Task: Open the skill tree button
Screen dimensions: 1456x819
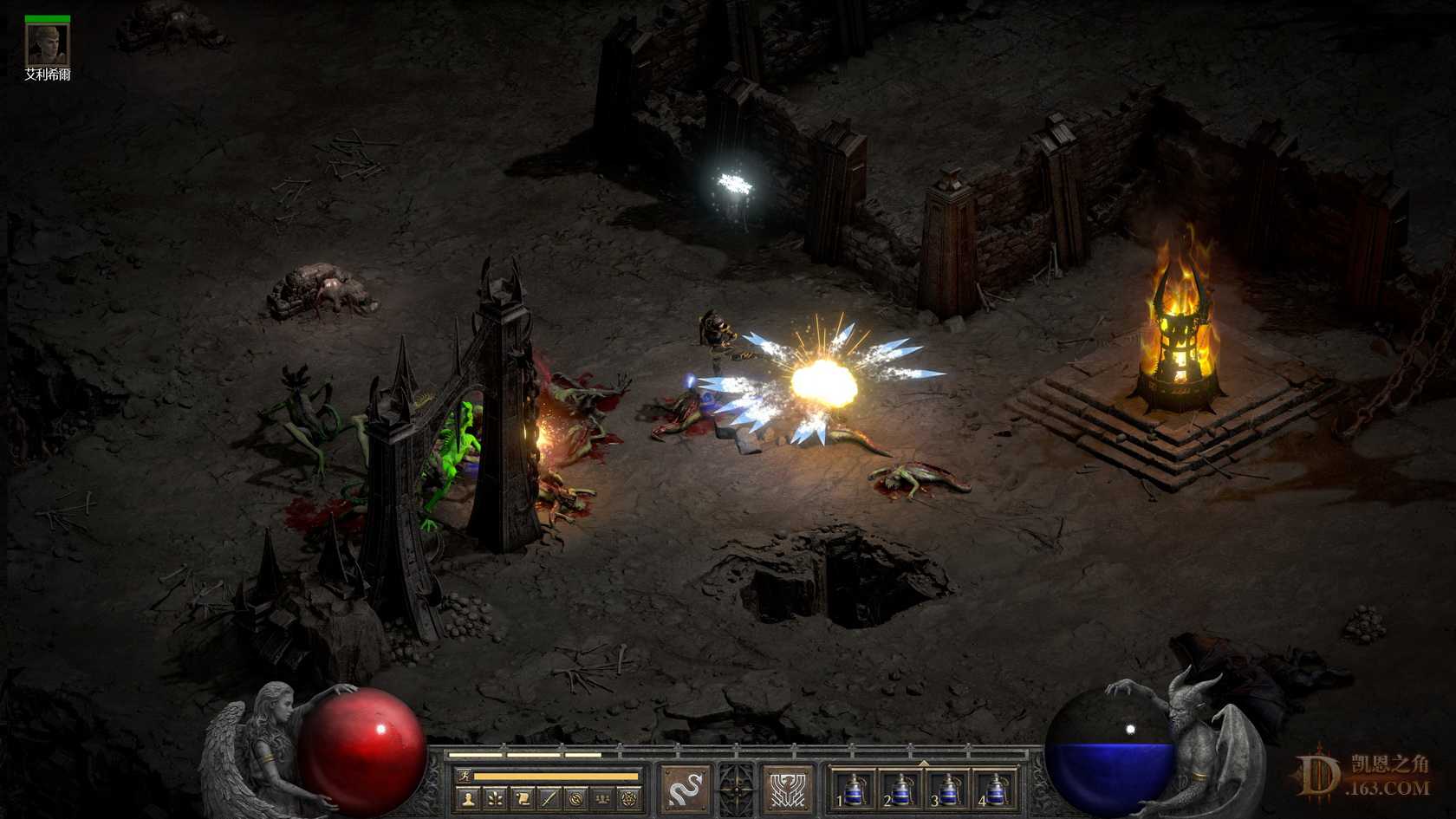Action: (x=495, y=799)
